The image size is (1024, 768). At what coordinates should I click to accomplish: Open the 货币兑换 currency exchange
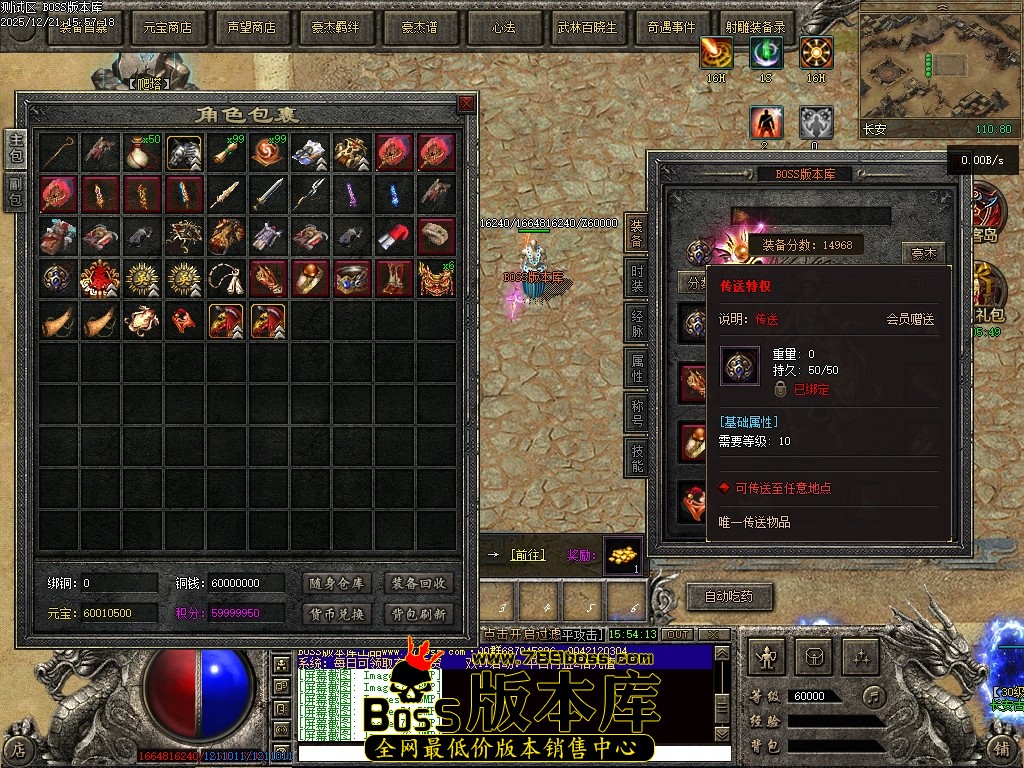[x=335, y=613]
